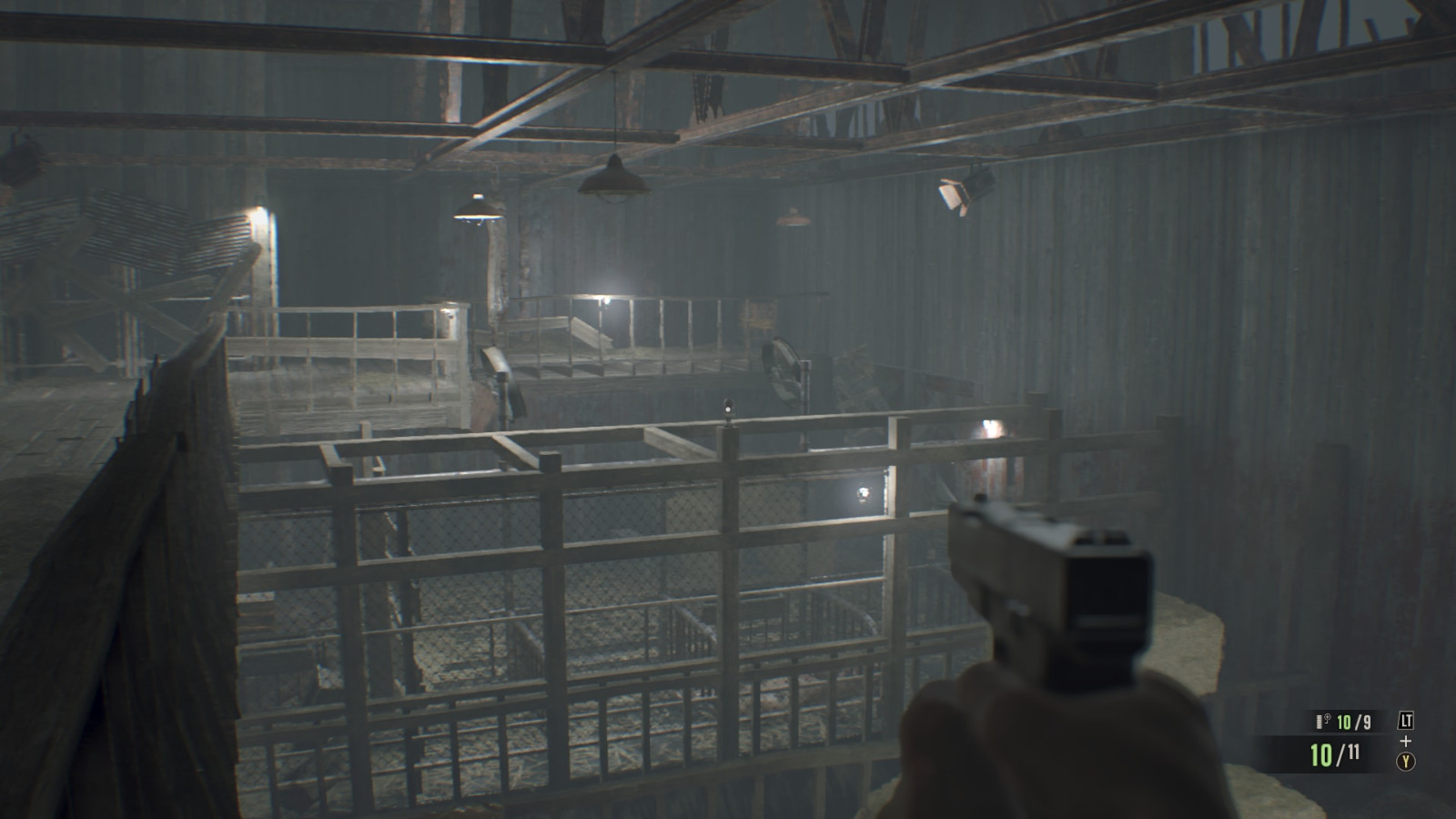The height and width of the screenshot is (819, 1456).
Task: Click the plus symbol between button prompts
Action: [x=1406, y=740]
